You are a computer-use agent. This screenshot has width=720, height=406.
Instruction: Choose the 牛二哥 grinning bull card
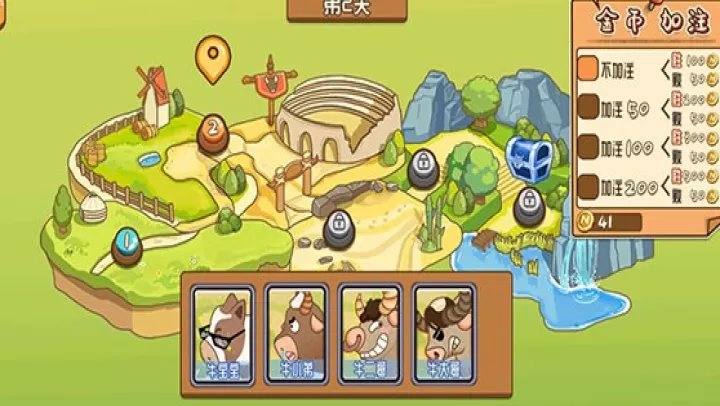point(370,334)
